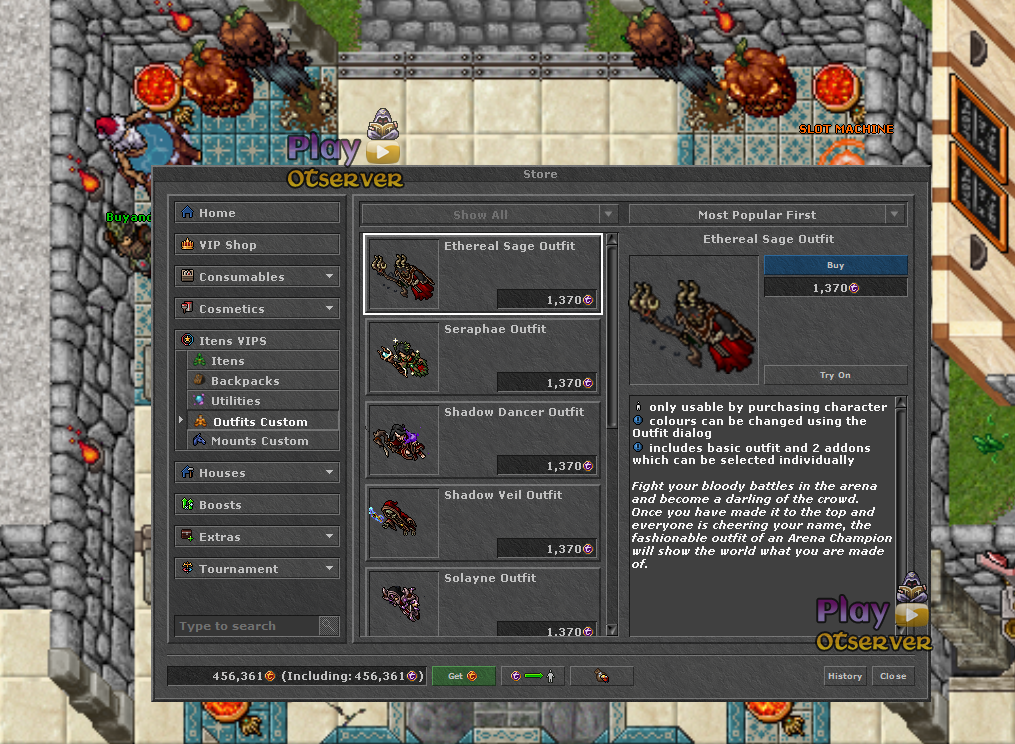Choose the Shadow Veil Outfit offer
1015x744 pixels.
[484, 523]
